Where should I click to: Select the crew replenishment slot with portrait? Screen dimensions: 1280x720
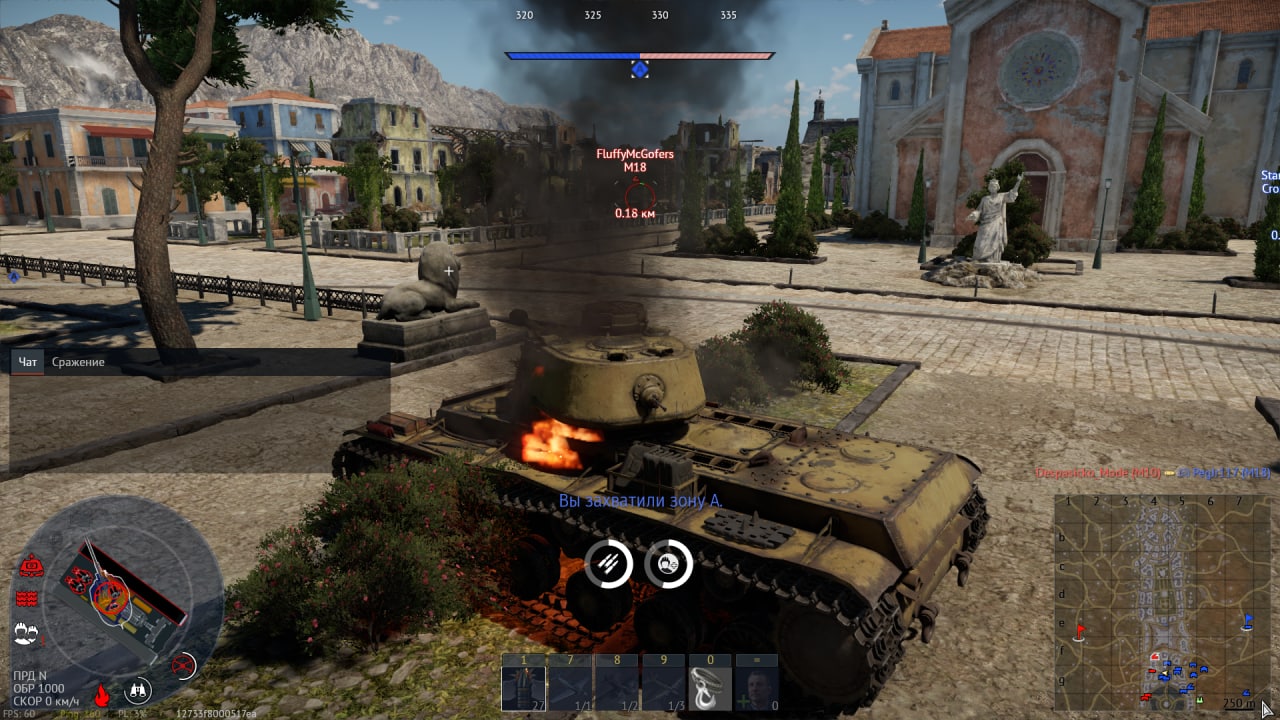pos(757,686)
